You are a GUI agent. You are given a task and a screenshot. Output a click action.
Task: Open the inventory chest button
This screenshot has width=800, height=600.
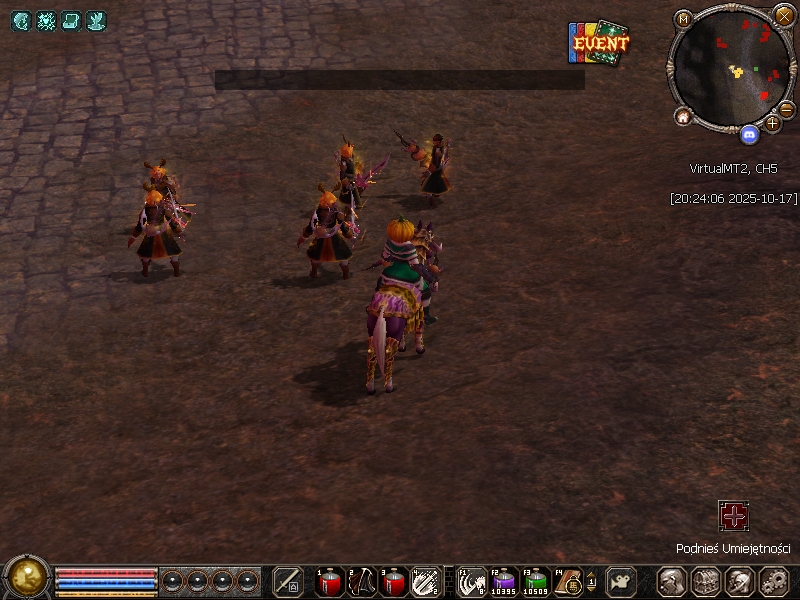tap(705, 581)
